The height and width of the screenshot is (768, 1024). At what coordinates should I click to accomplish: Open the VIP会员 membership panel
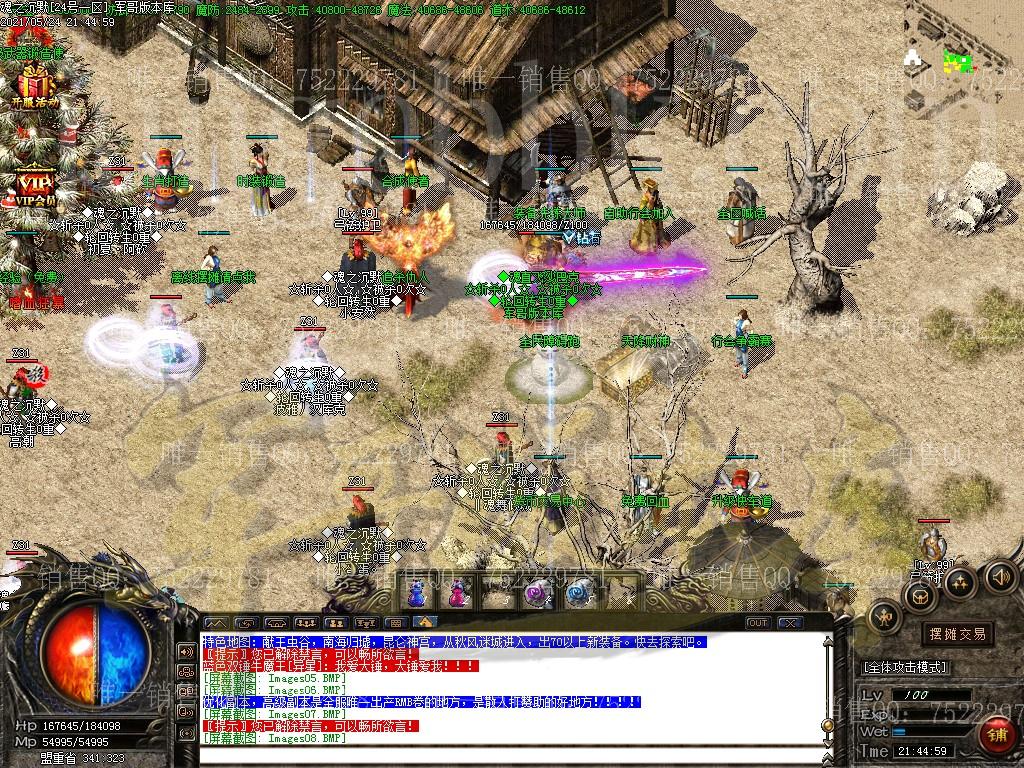(x=37, y=186)
